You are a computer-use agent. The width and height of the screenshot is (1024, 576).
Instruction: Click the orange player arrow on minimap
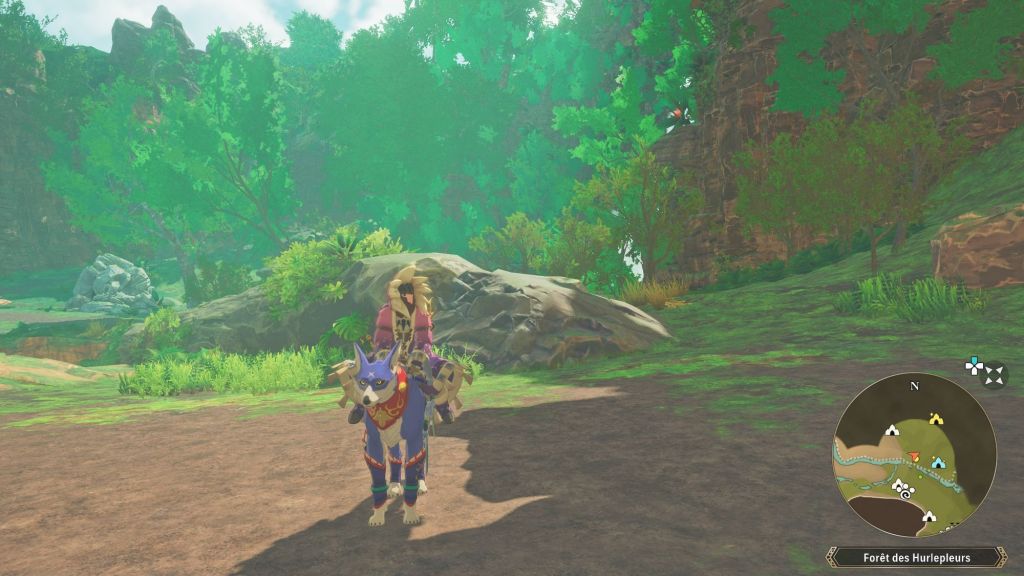(x=913, y=457)
